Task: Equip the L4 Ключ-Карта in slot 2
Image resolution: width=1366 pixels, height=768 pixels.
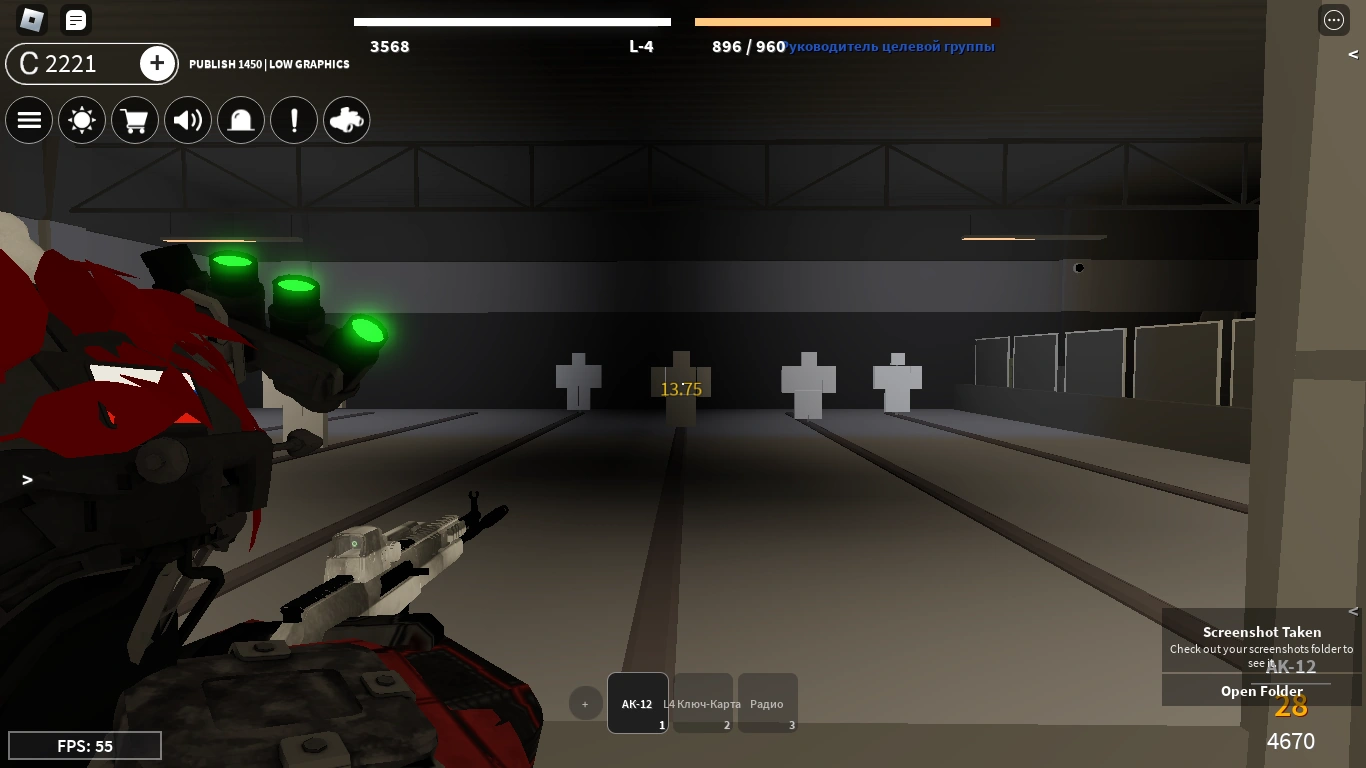Action: pos(702,704)
